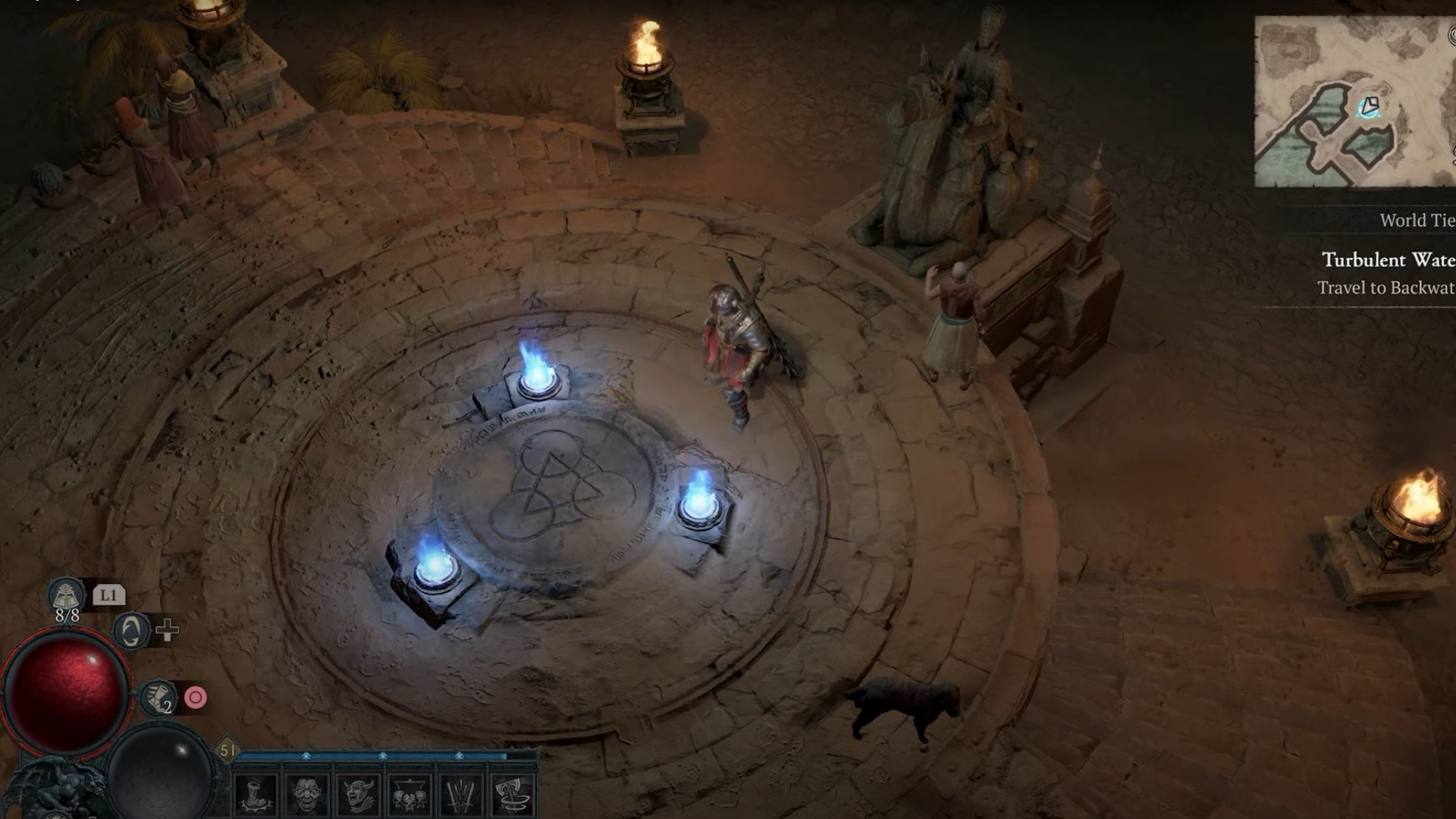Activate the stomping boot skill
The height and width of the screenshot is (819, 1456).
tap(256, 795)
